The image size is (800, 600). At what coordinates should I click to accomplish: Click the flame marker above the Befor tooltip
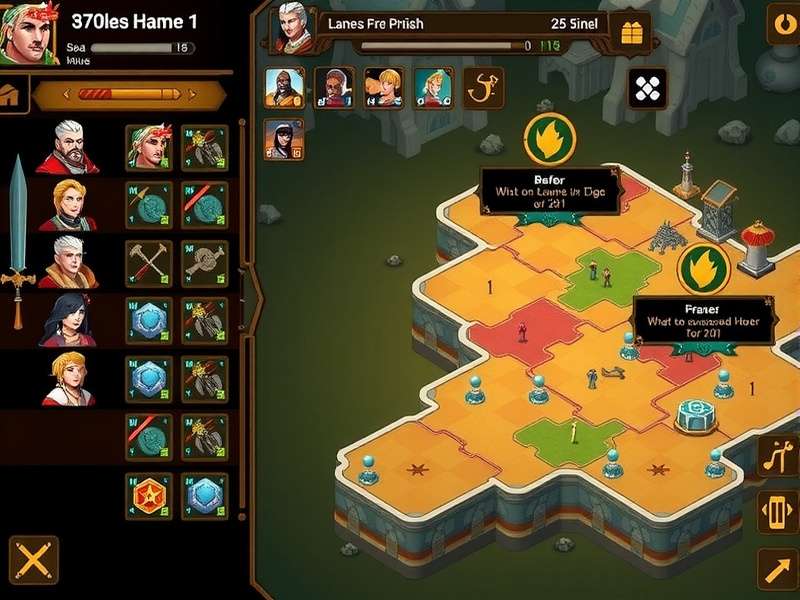click(549, 139)
